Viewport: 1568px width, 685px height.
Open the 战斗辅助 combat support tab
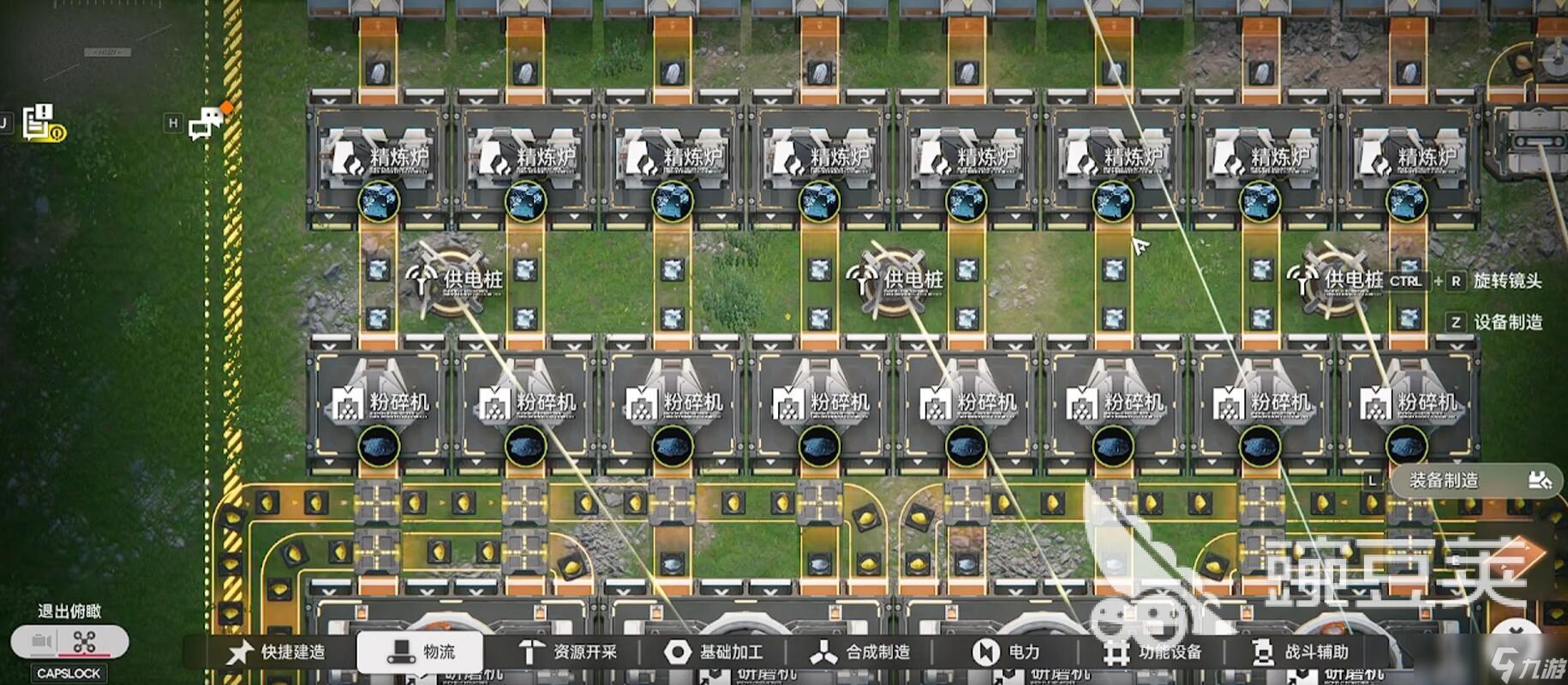(x=1300, y=652)
